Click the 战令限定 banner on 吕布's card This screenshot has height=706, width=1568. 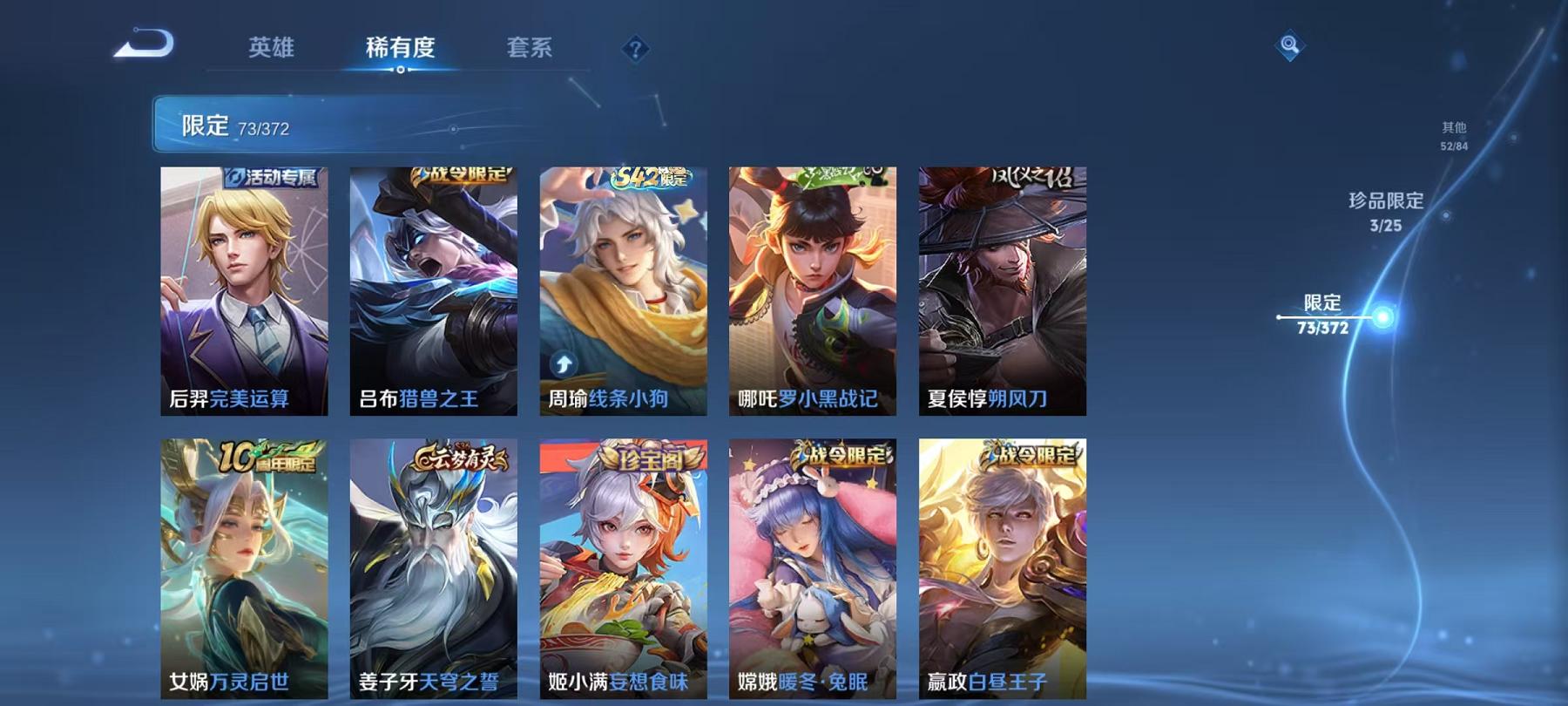point(457,176)
